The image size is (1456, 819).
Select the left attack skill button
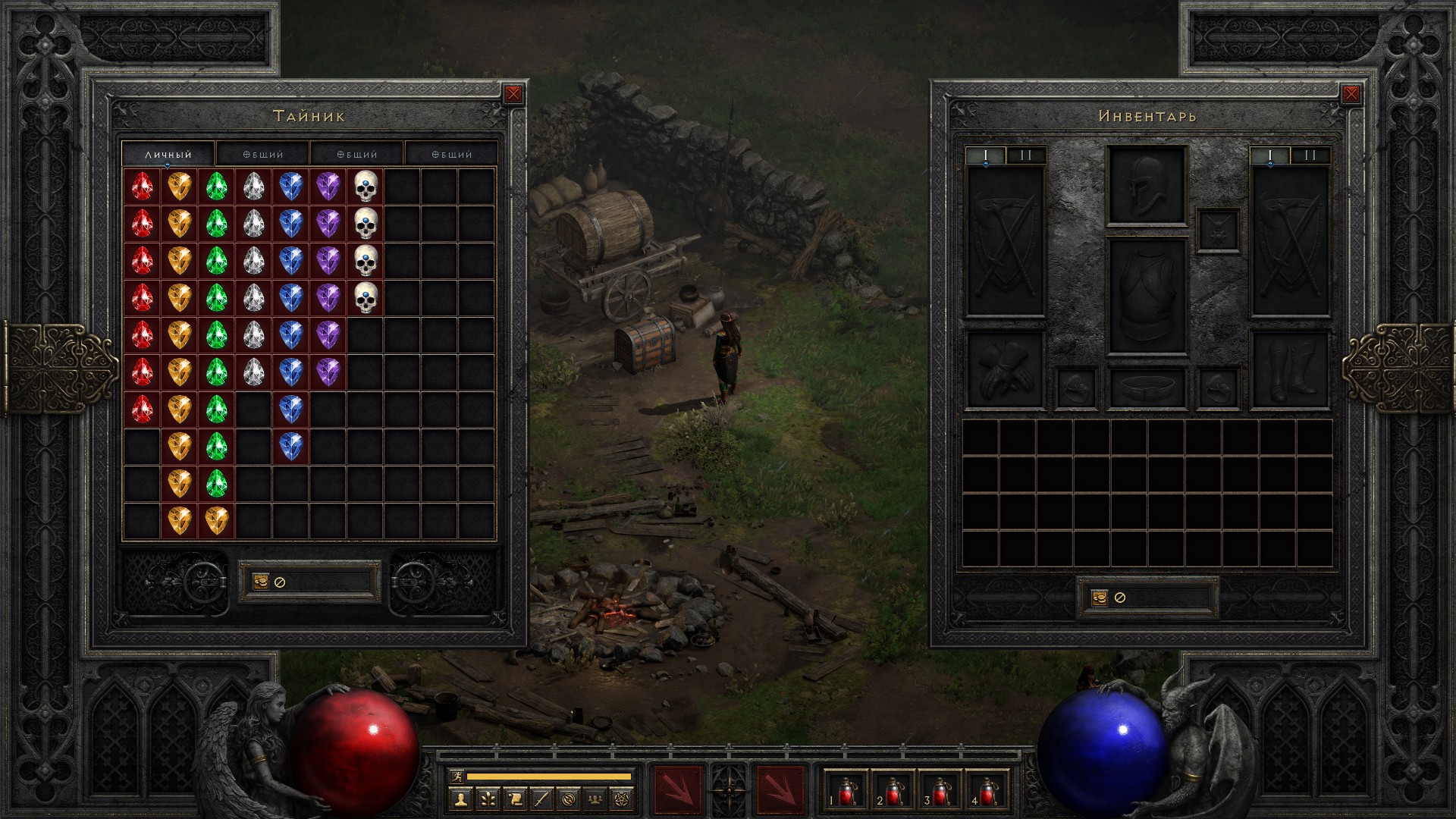pyautogui.click(x=679, y=790)
